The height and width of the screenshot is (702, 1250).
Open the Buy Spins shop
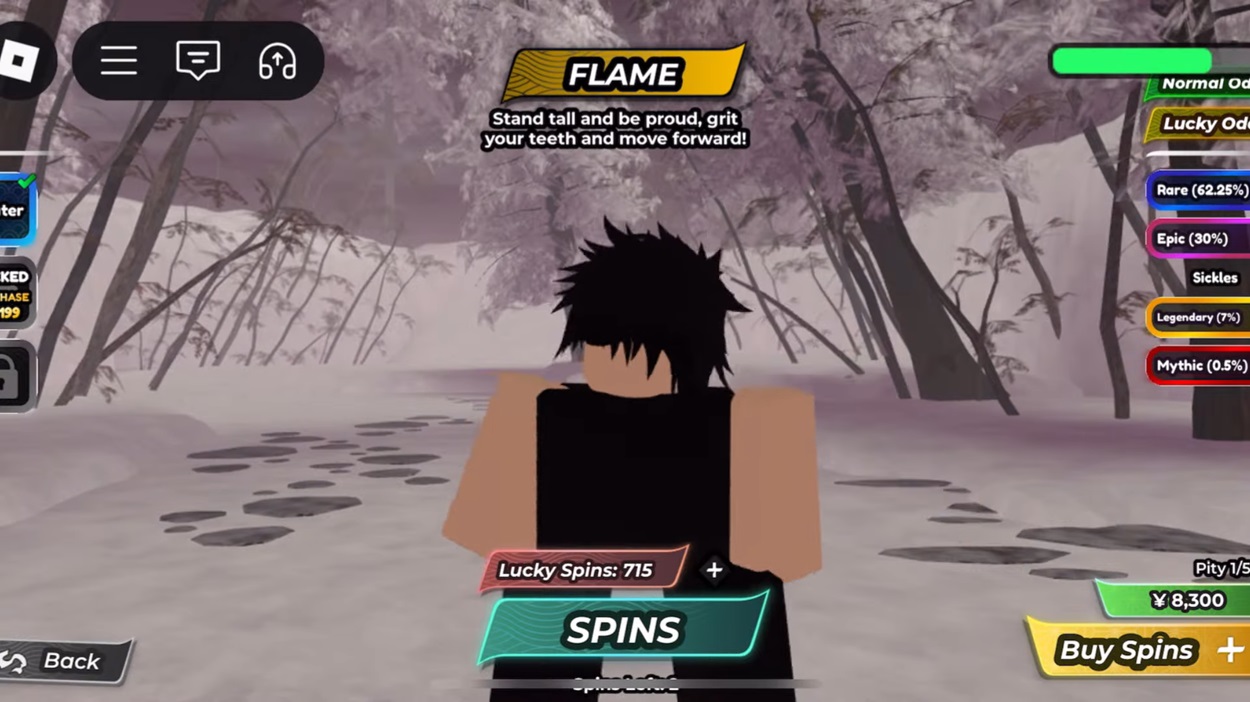tap(1140, 651)
